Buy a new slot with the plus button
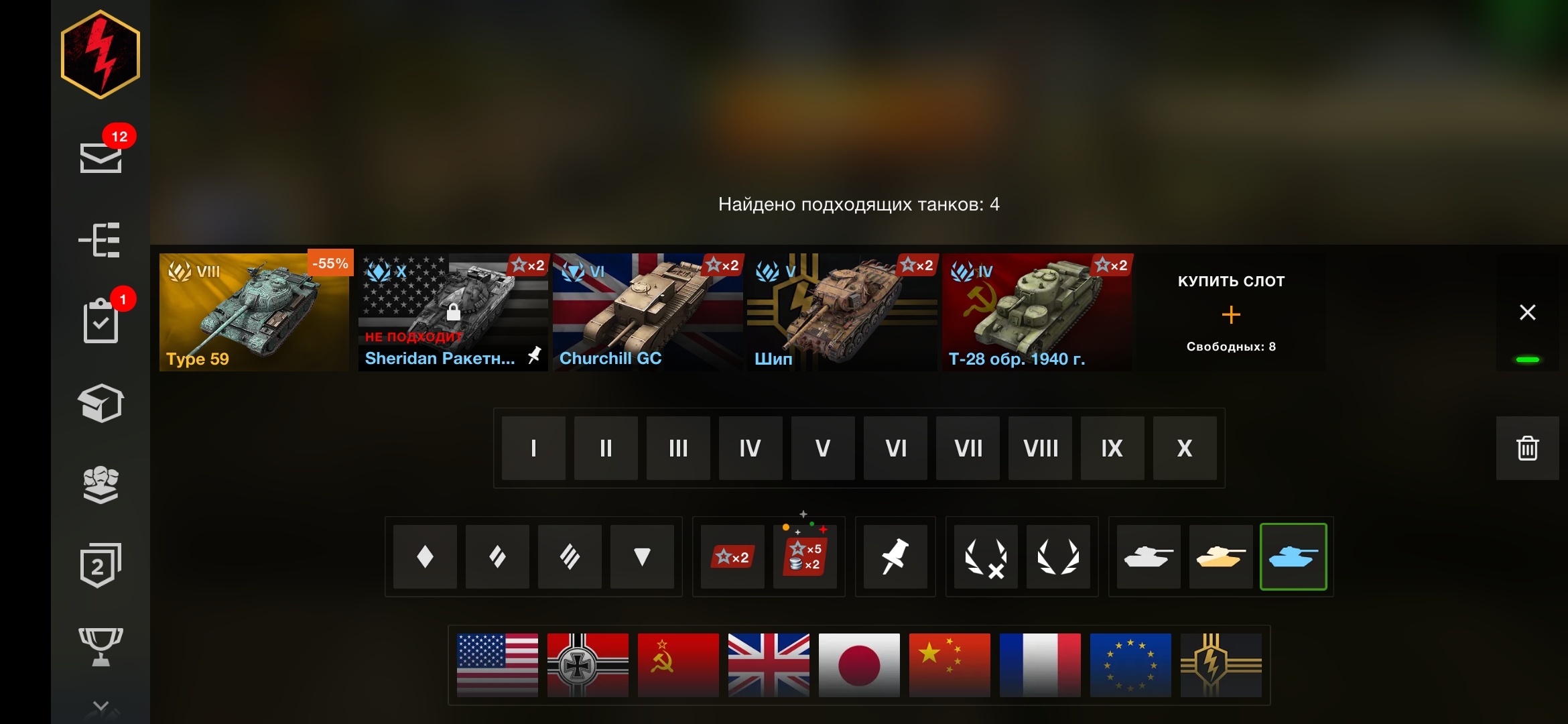 pyautogui.click(x=1231, y=314)
